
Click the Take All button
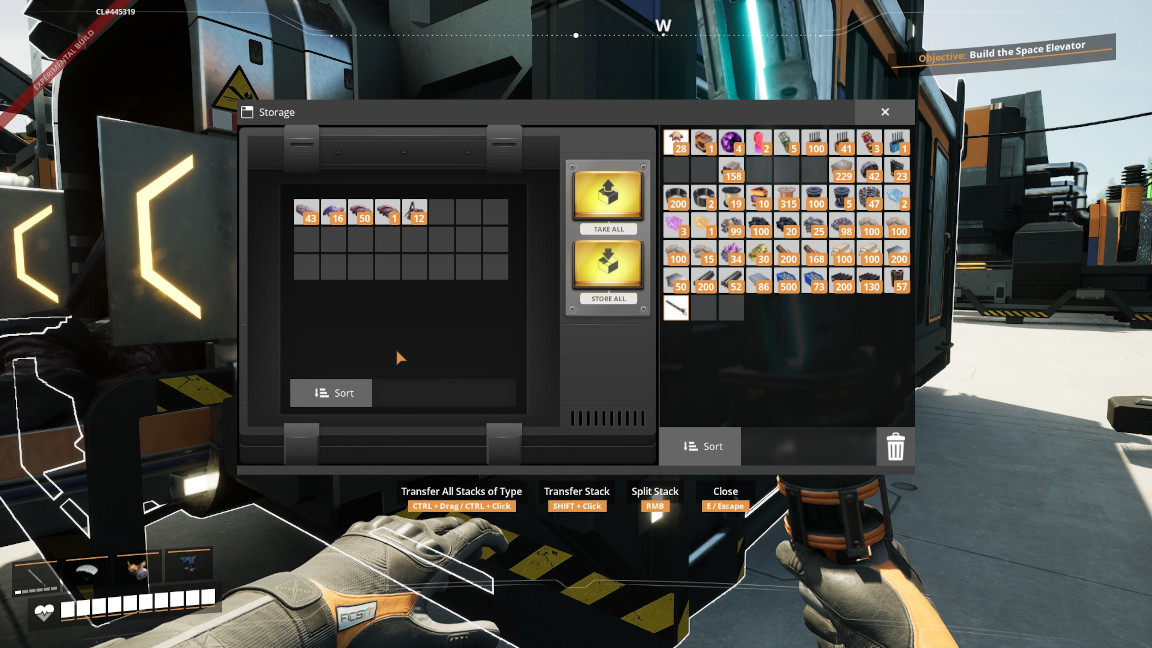click(608, 195)
